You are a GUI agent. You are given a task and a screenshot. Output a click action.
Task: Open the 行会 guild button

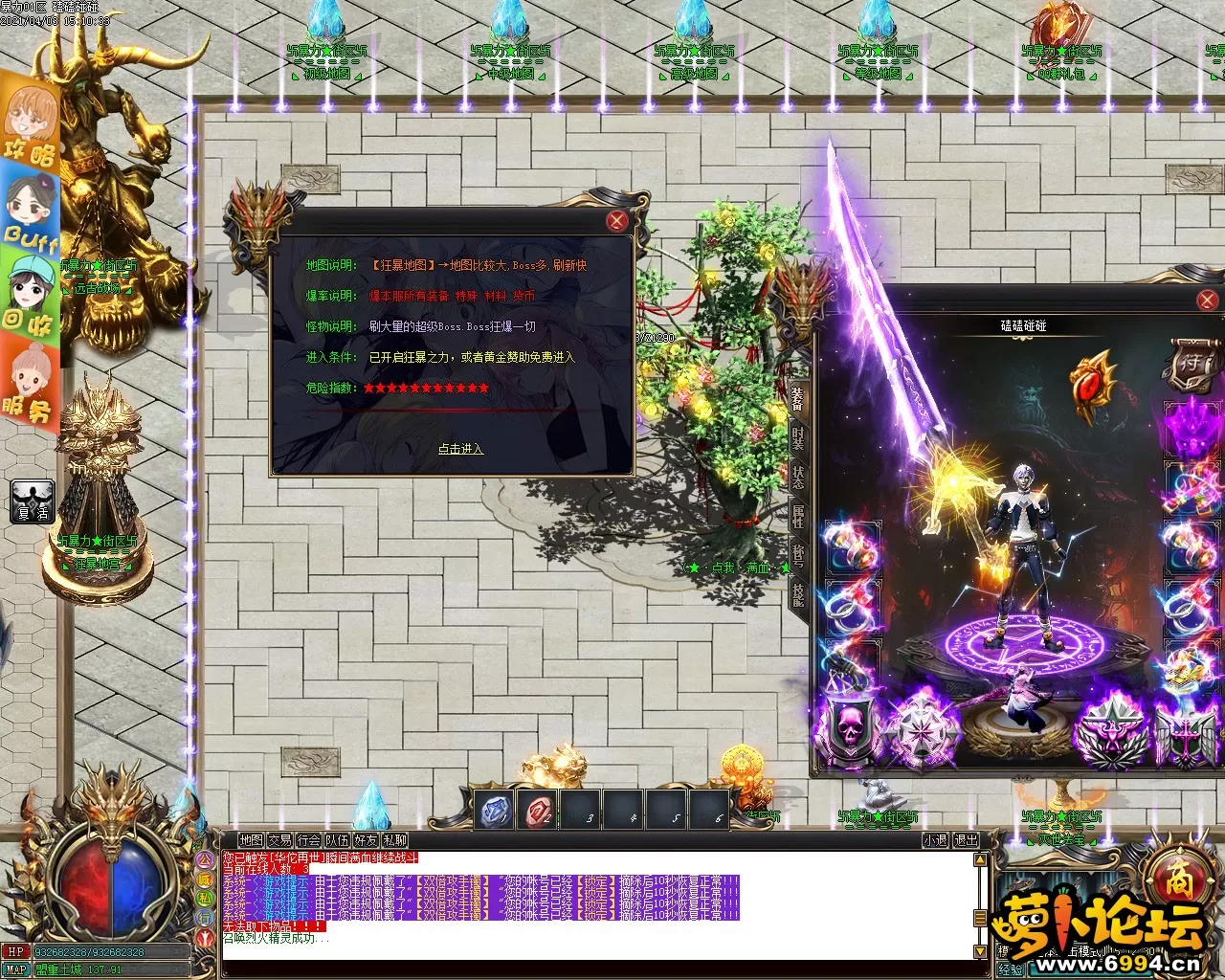click(x=309, y=840)
